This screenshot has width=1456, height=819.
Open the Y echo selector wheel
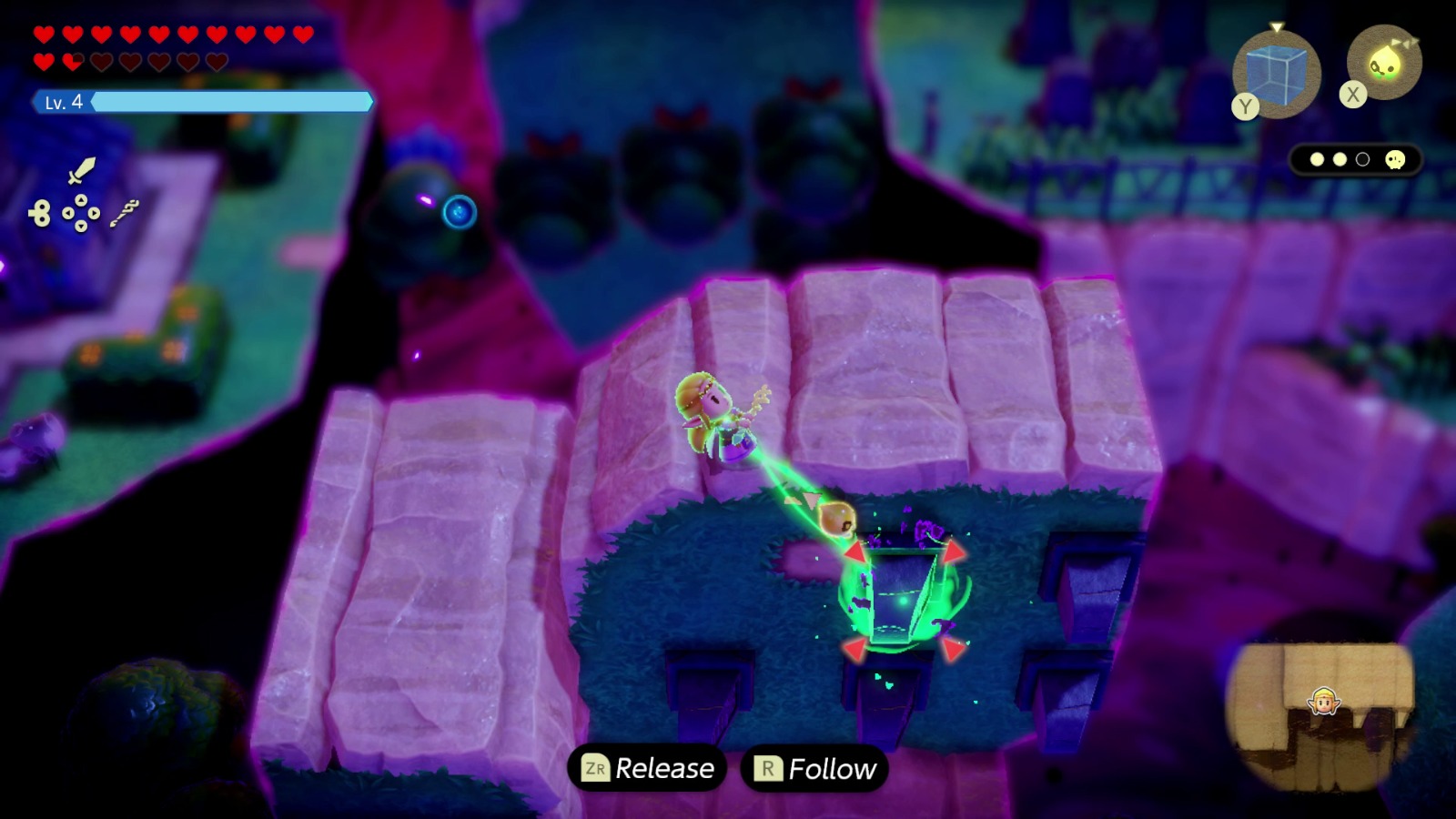pyautogui.click(x=1246, y=106)
